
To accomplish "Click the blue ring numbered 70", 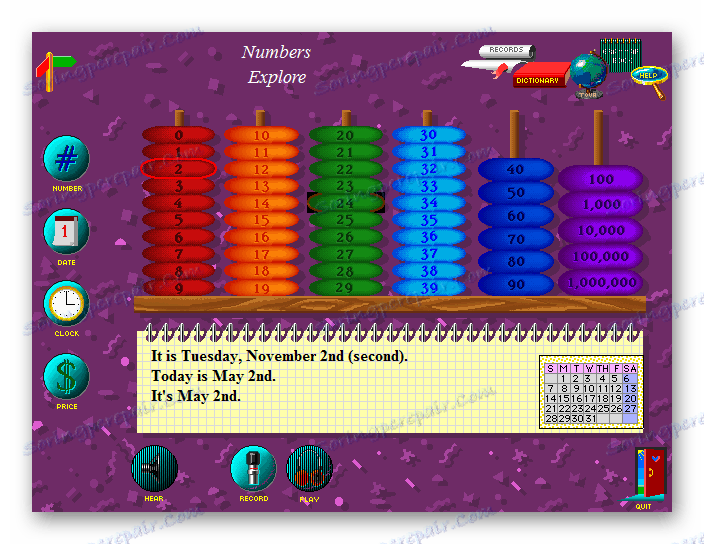I will pos(516,240).
